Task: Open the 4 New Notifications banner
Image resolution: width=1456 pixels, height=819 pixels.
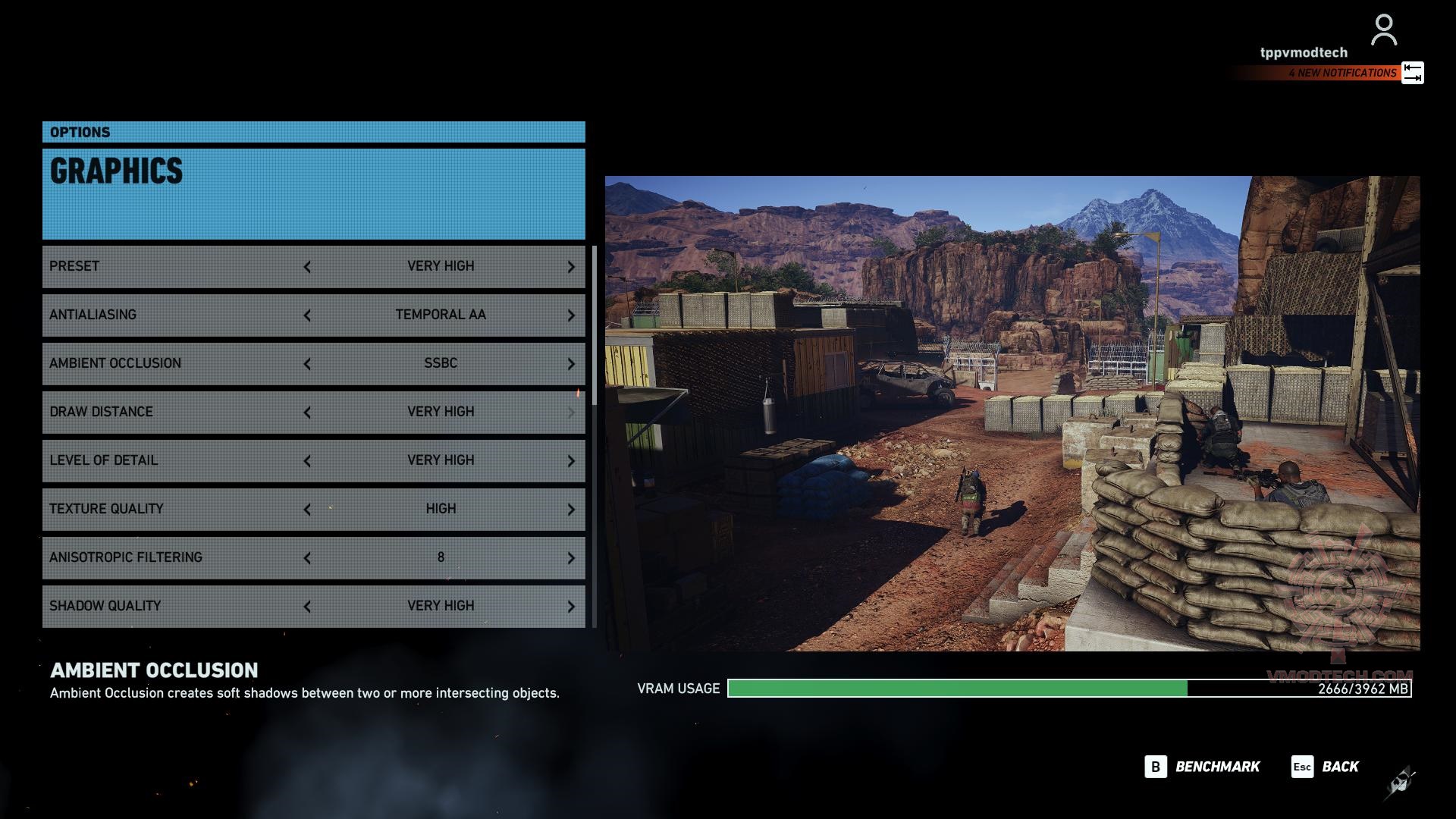Action: point(1341,73)
